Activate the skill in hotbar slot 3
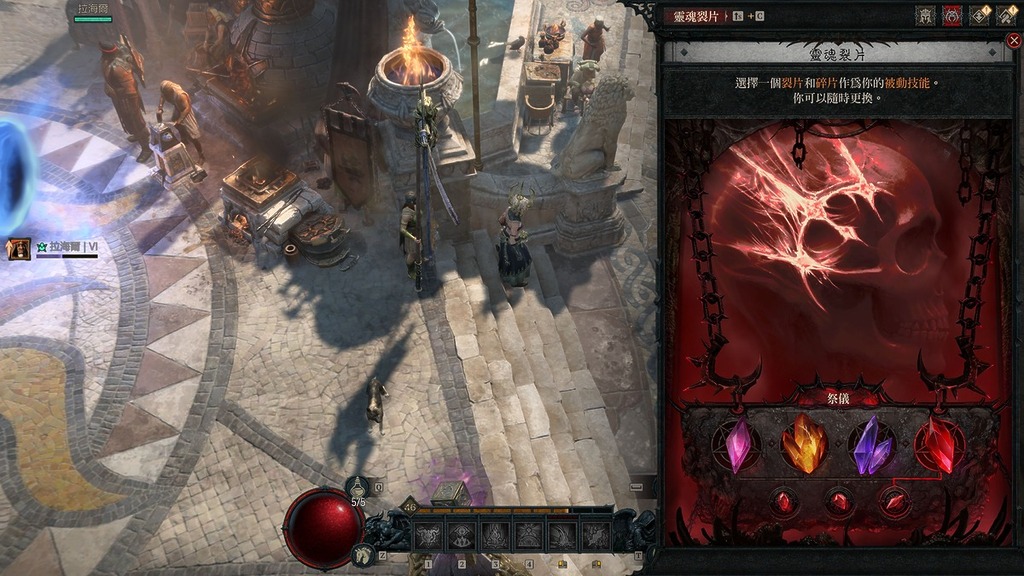1024x576 pixels. pos(495,537)
